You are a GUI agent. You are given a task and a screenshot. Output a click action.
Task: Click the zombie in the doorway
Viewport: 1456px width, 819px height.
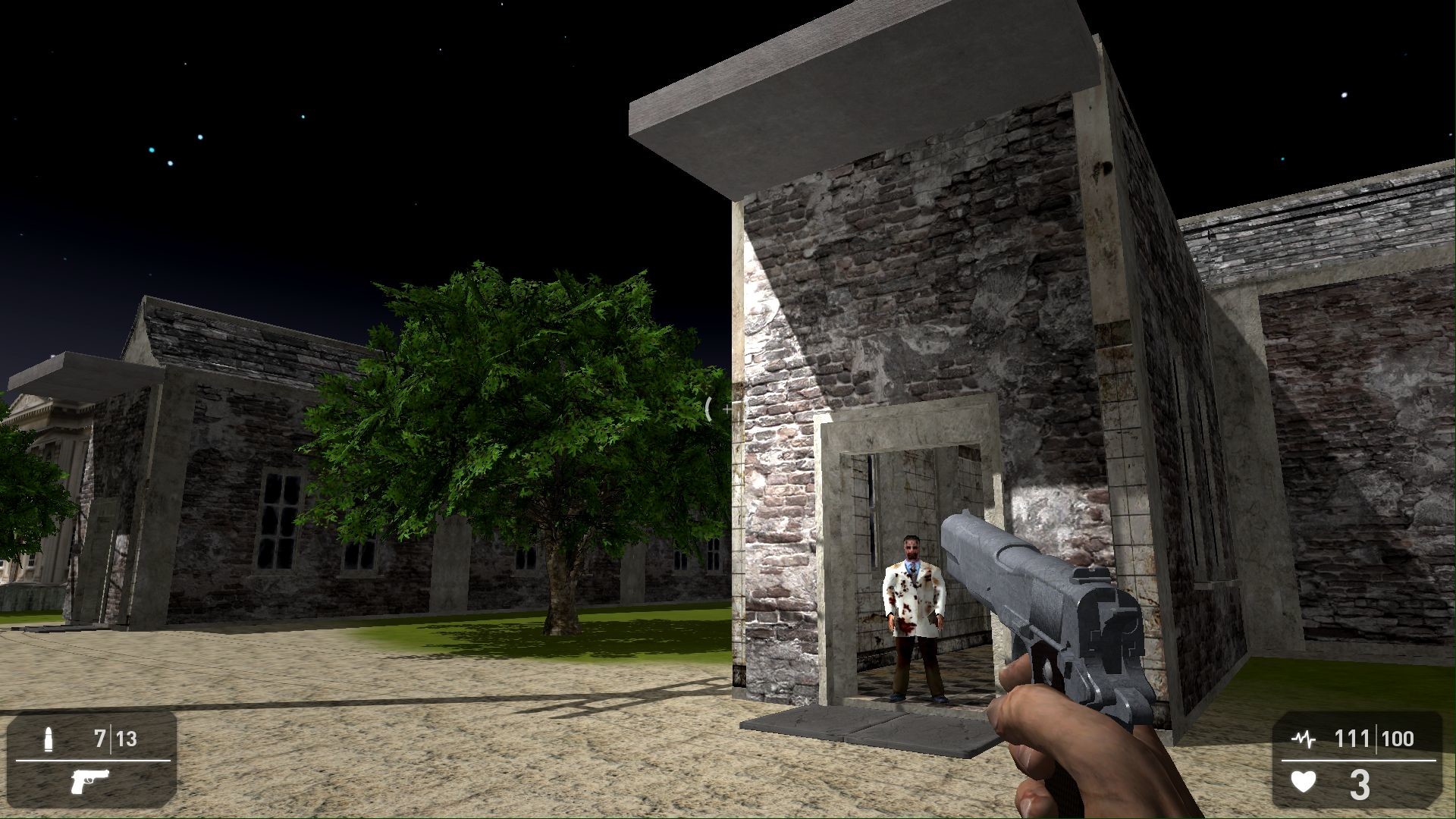[x=914, y=599]
